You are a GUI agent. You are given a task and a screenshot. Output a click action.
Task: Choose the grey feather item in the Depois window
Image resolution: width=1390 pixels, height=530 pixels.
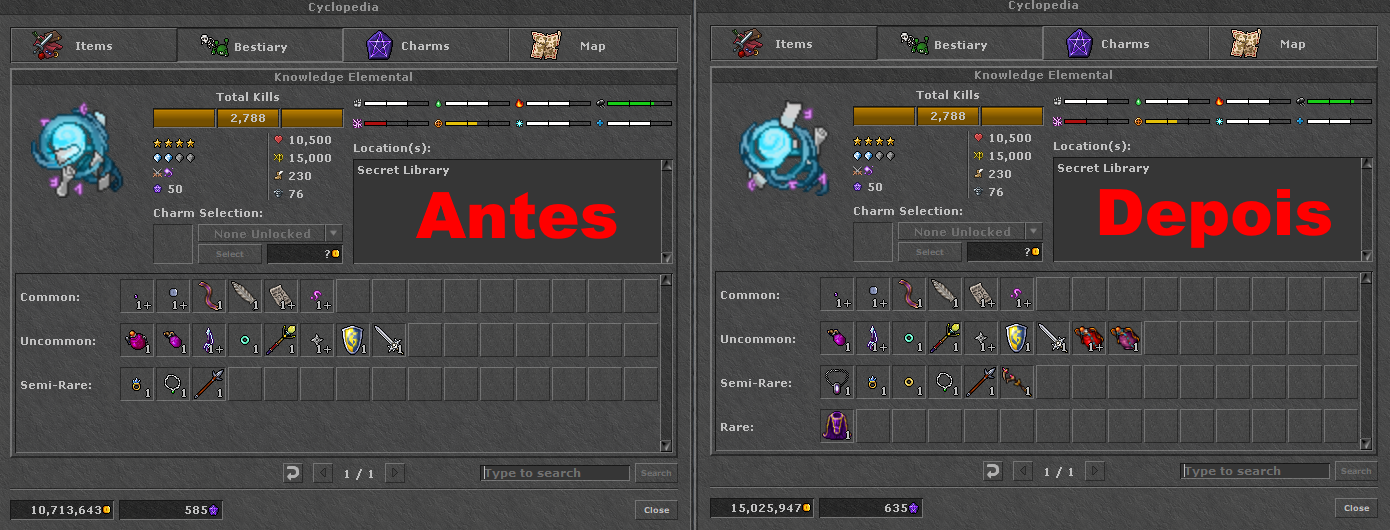point(945,295)
